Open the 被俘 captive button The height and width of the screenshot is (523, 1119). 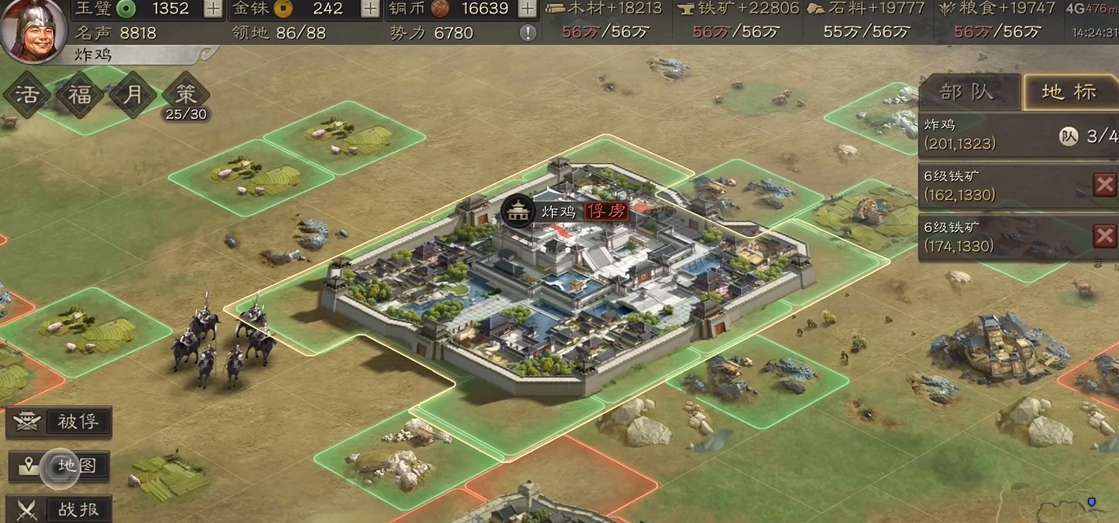pos(60,422)
